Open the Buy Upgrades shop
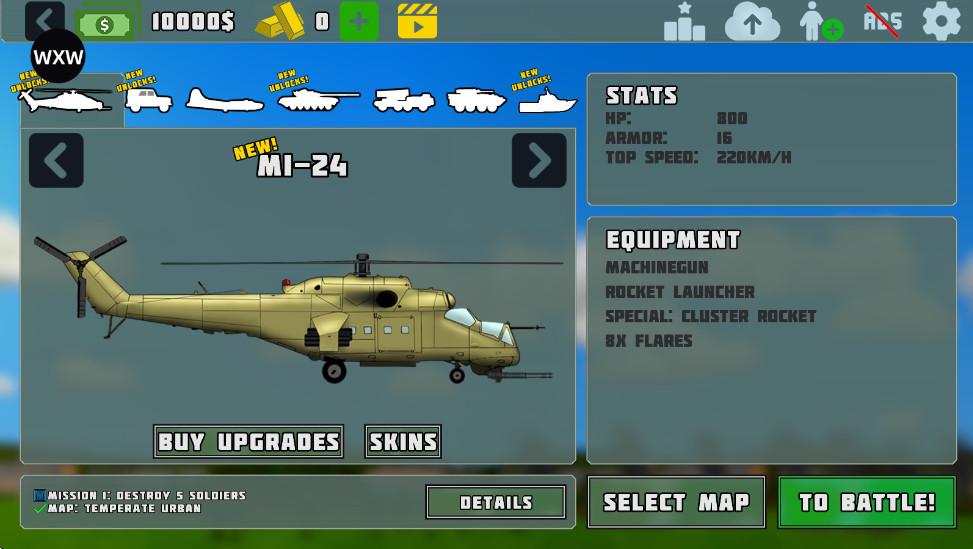This screenshot has height=549, width=973. click(x=249, y=441)
